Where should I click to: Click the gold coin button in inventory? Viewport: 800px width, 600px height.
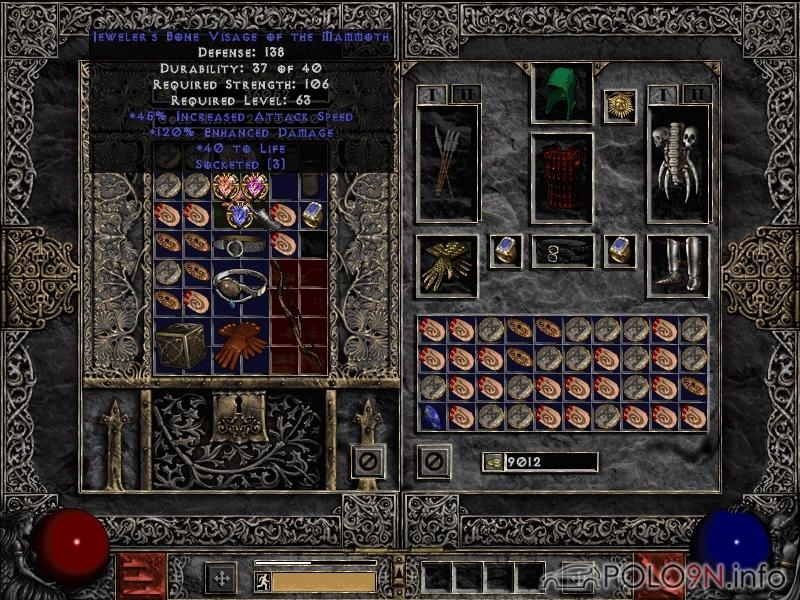pyautogui.click(x=491, y=461)
